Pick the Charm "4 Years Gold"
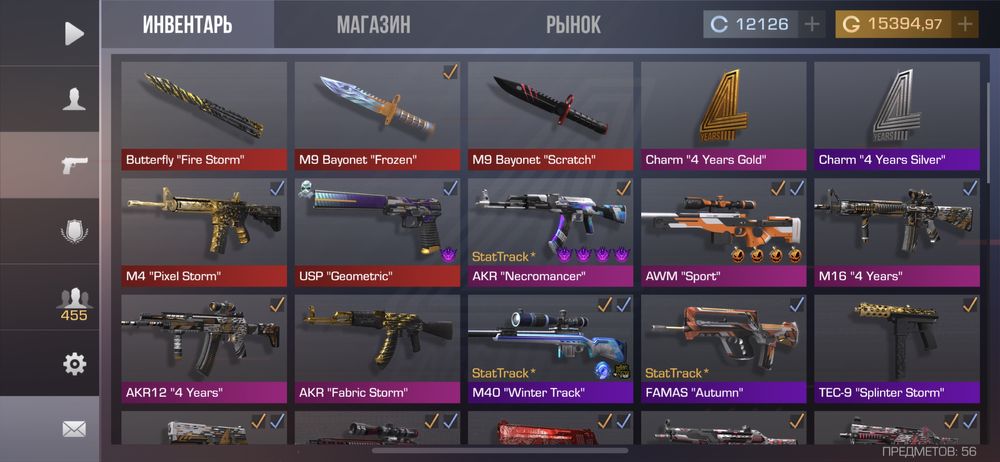 (x=723, y=115)
